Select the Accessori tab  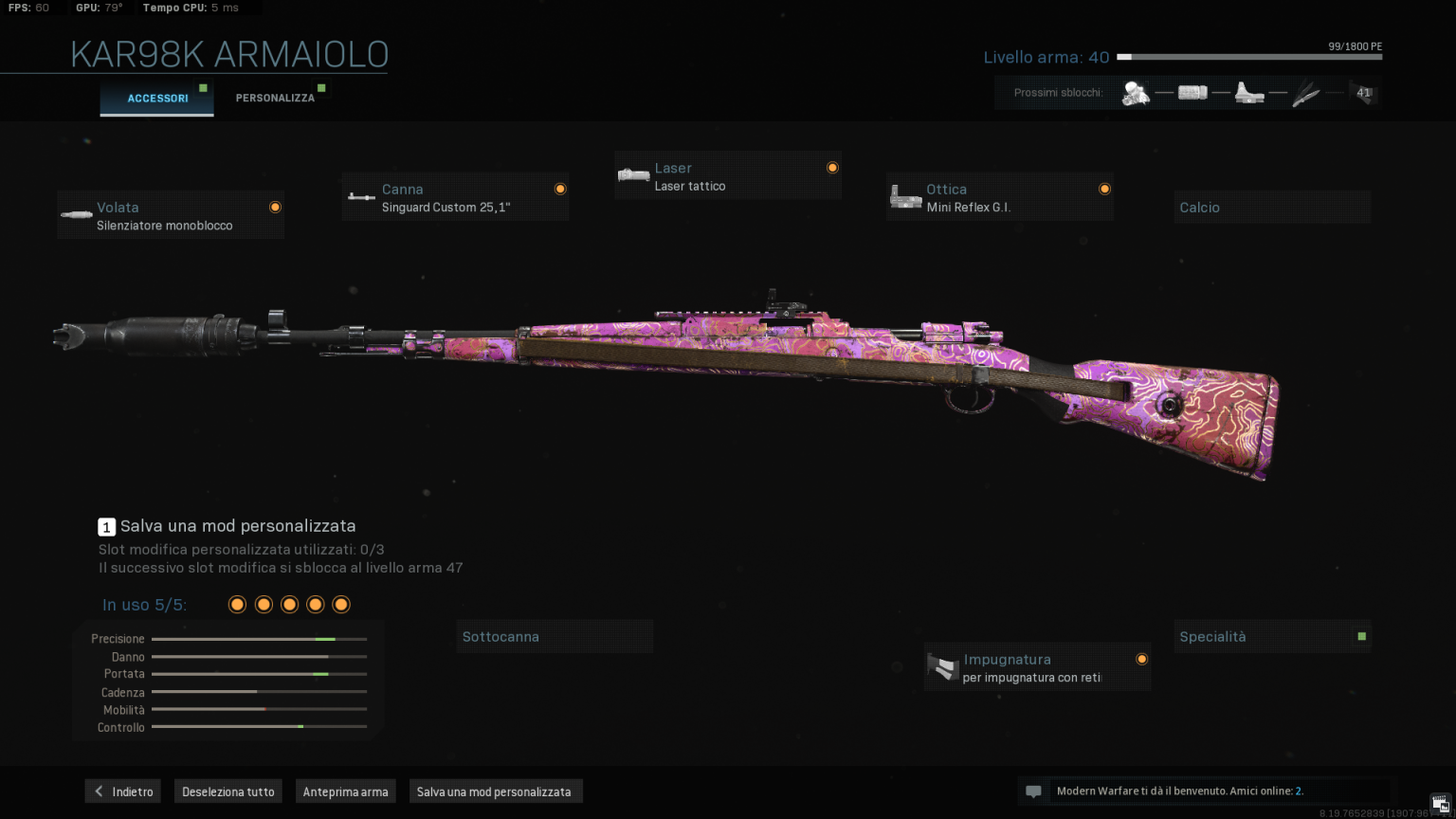pos(156,98)
